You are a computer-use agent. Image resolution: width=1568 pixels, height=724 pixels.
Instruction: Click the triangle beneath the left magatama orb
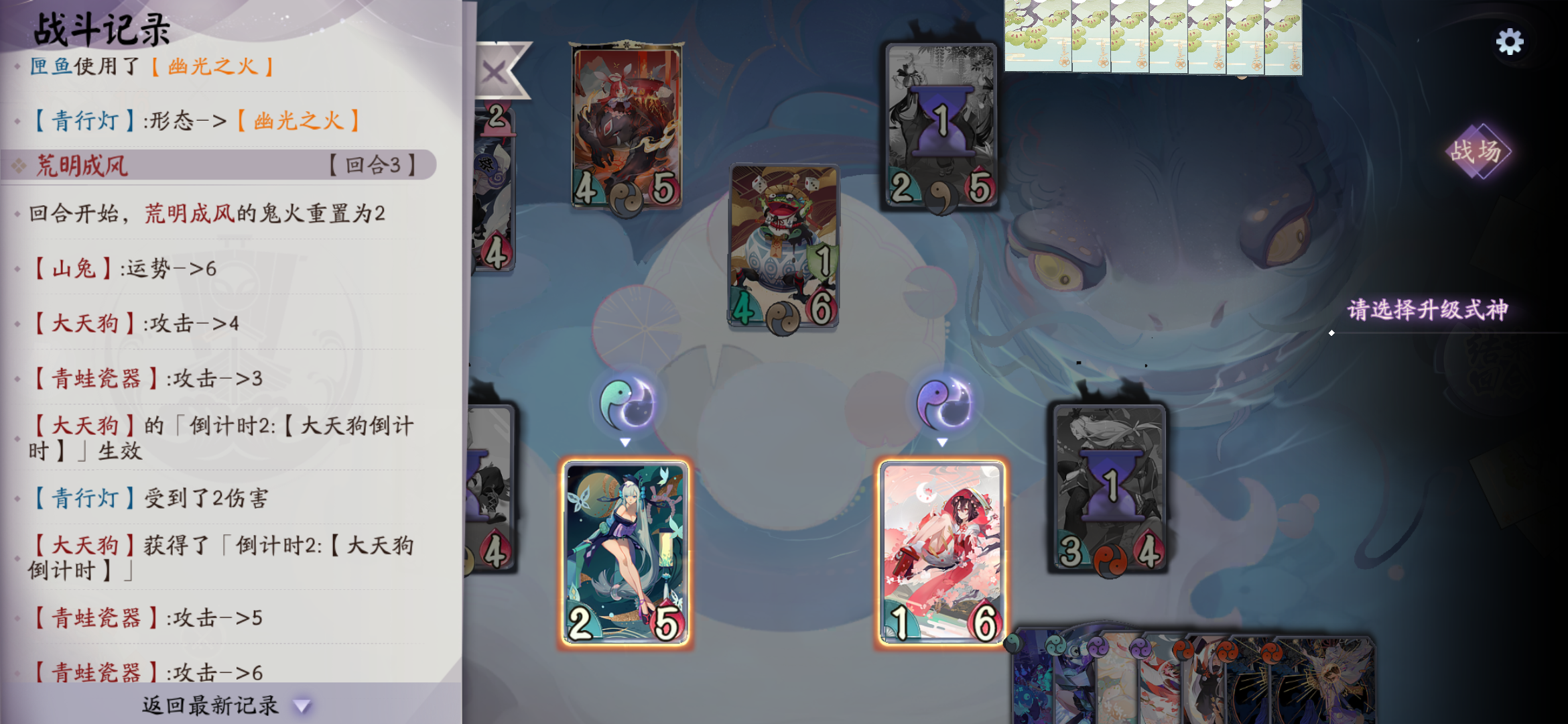point(625,442)
